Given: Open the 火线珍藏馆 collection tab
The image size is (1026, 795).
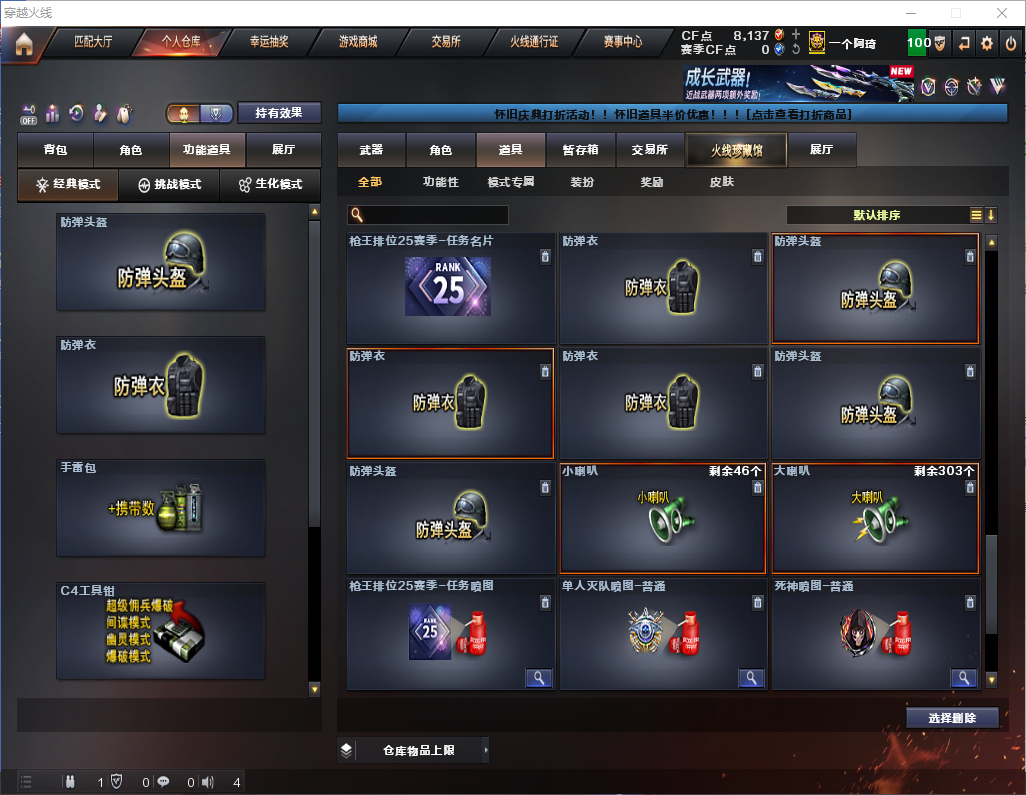Looking at the screenshot, I should [x=736, y=150].
